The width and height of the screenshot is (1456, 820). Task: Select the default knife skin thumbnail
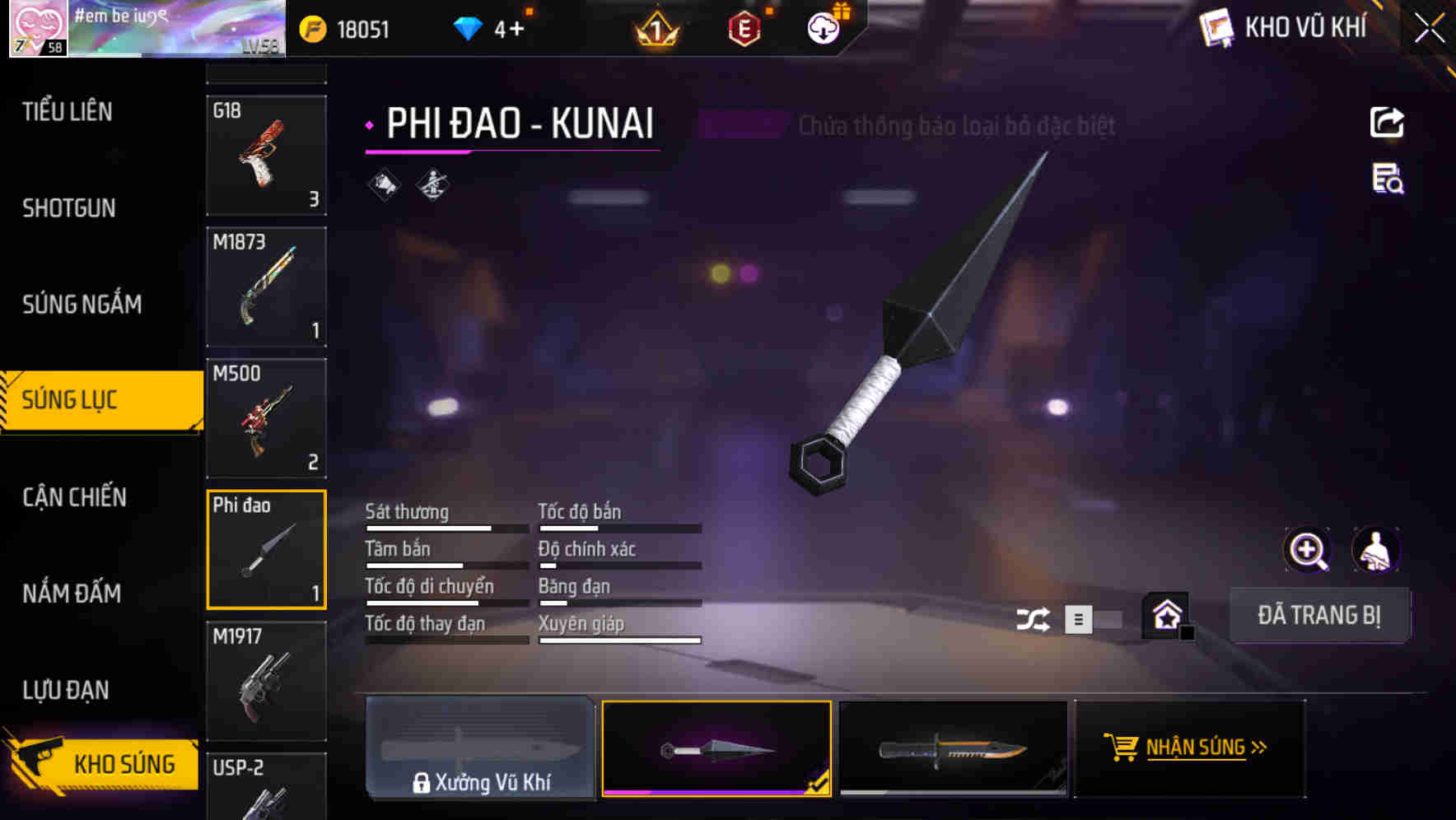[953, 748]
